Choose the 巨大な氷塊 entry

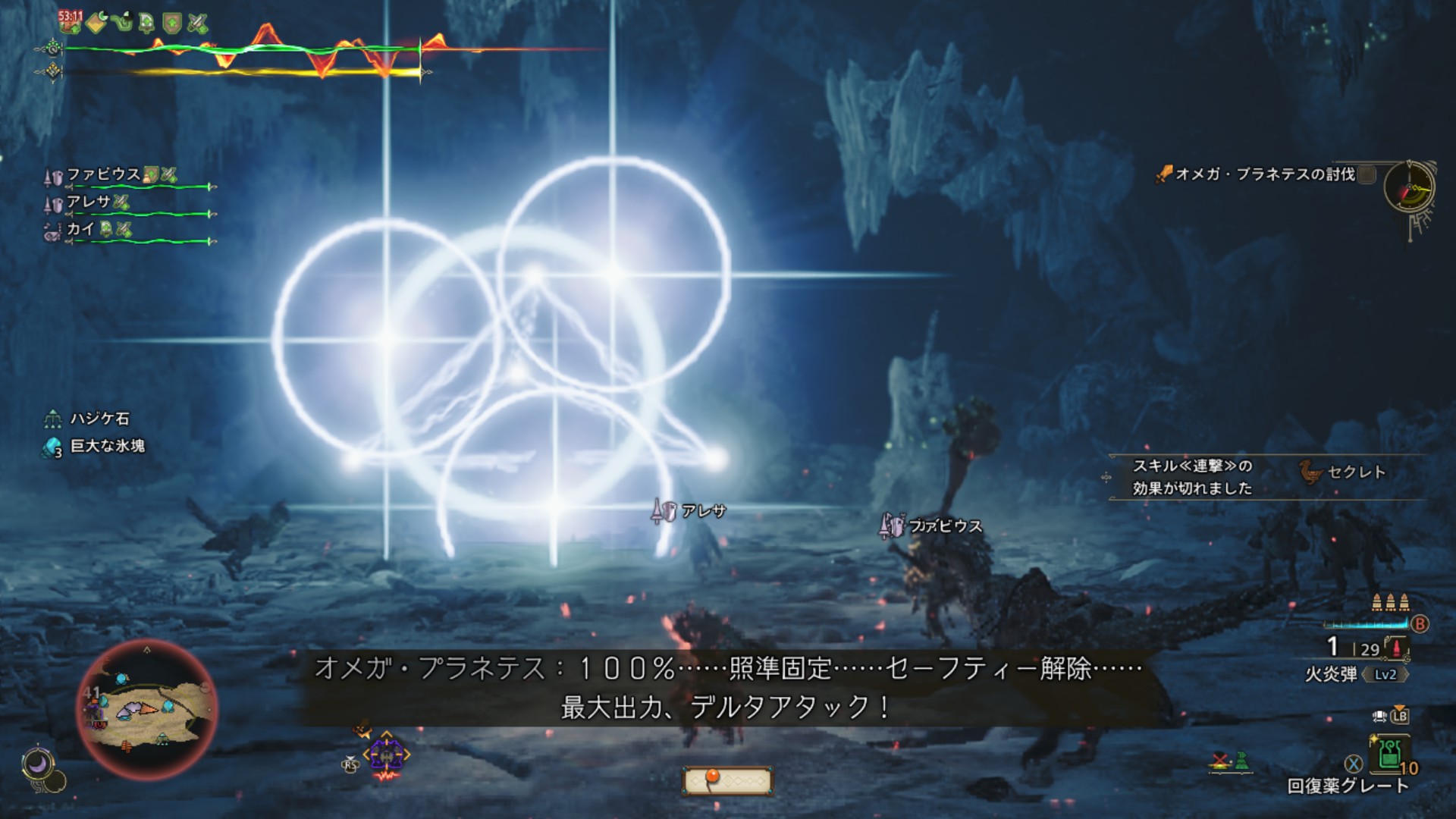point(107,446)
